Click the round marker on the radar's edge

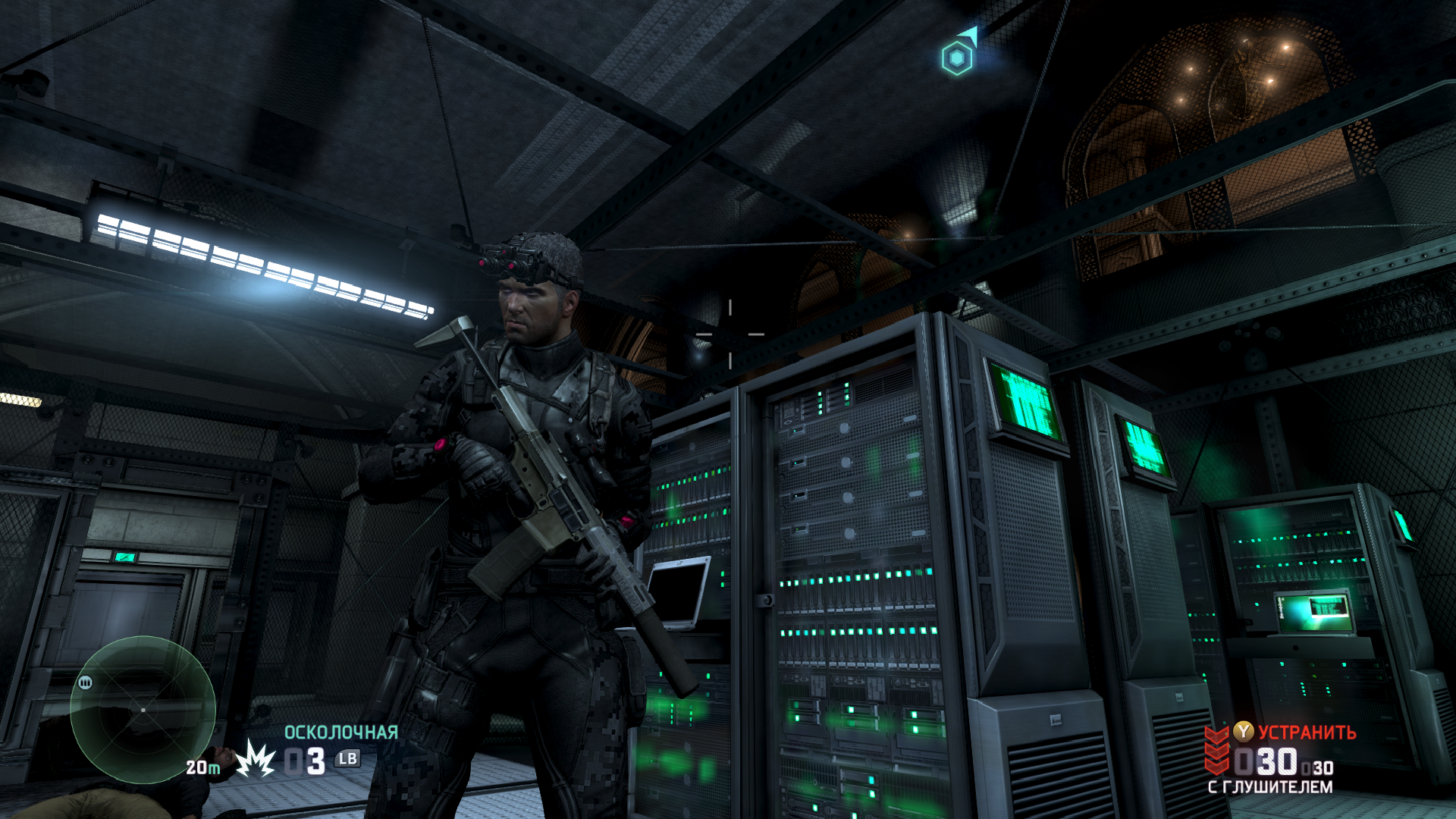85,682
